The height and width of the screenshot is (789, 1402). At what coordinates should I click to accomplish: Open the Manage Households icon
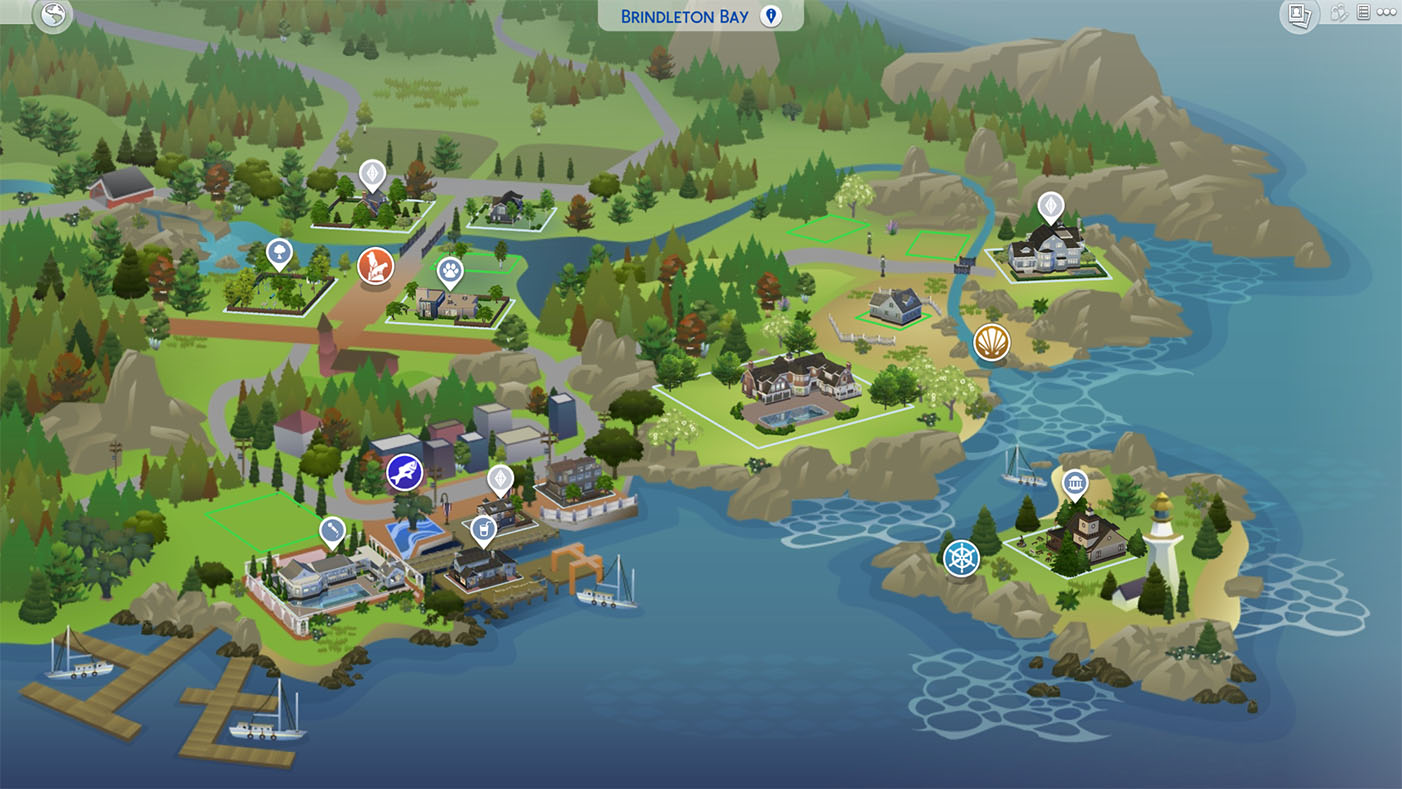pos(1339,13)
